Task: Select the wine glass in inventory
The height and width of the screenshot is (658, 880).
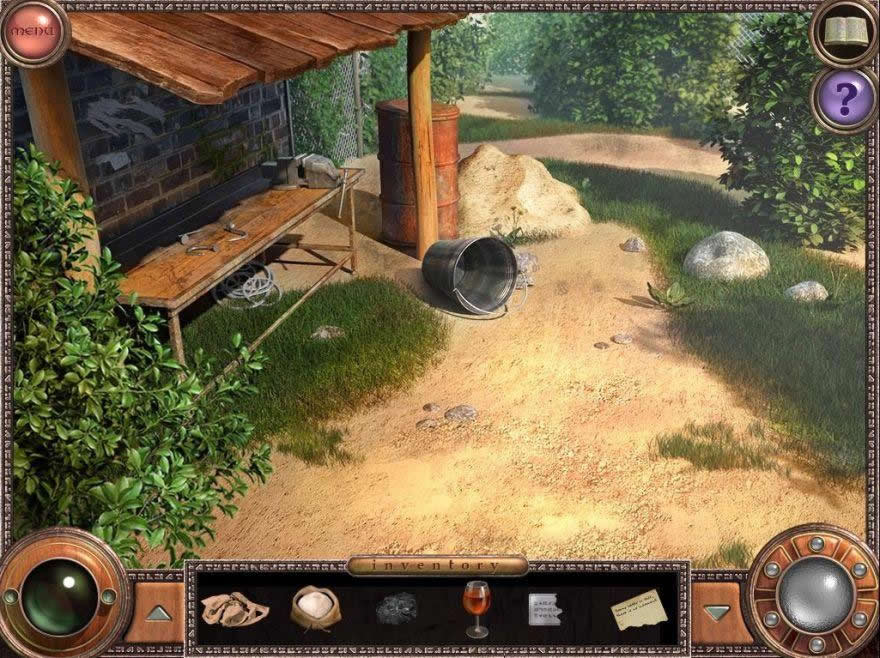Action: pyautogui.click(x=476, y=607)
